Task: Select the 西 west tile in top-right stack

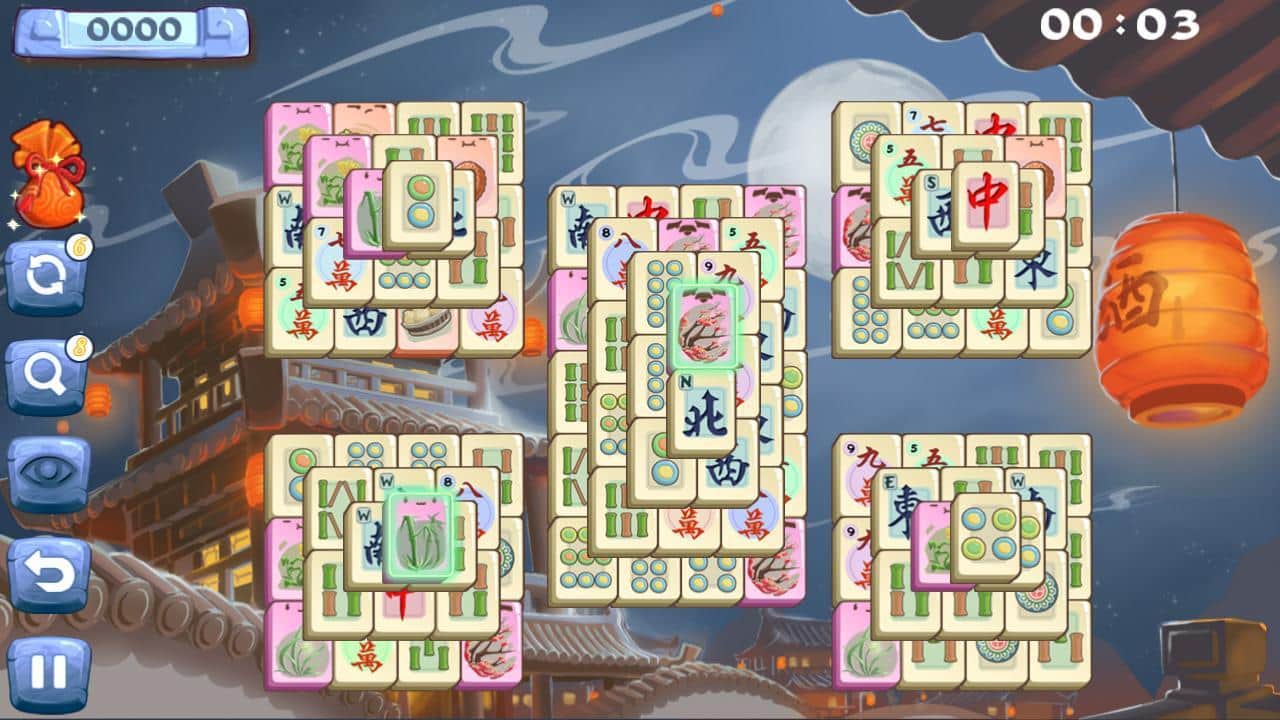Action: click(938, 216)
